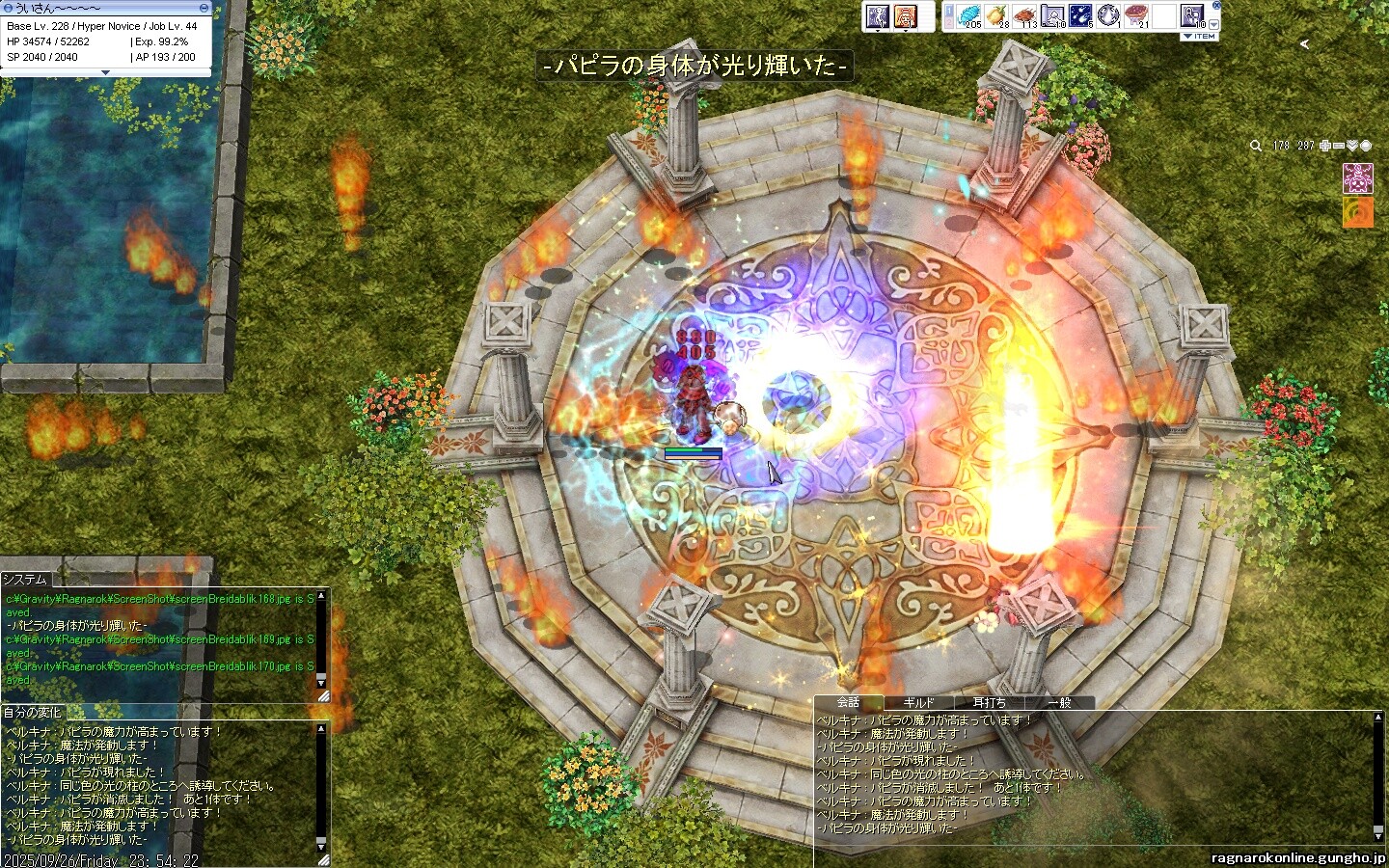This screenshot has height=868, width=1389.
Task: Eat the roasted meat item with 113 left
Action: 1024,15
